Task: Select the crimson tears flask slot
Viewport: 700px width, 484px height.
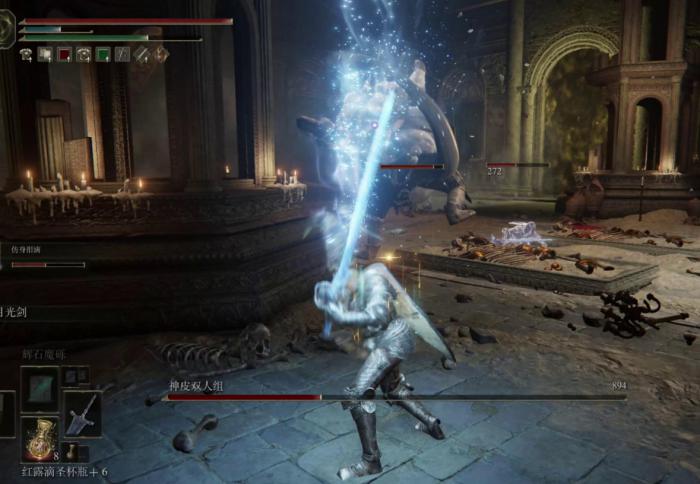Action: [40, 438]
